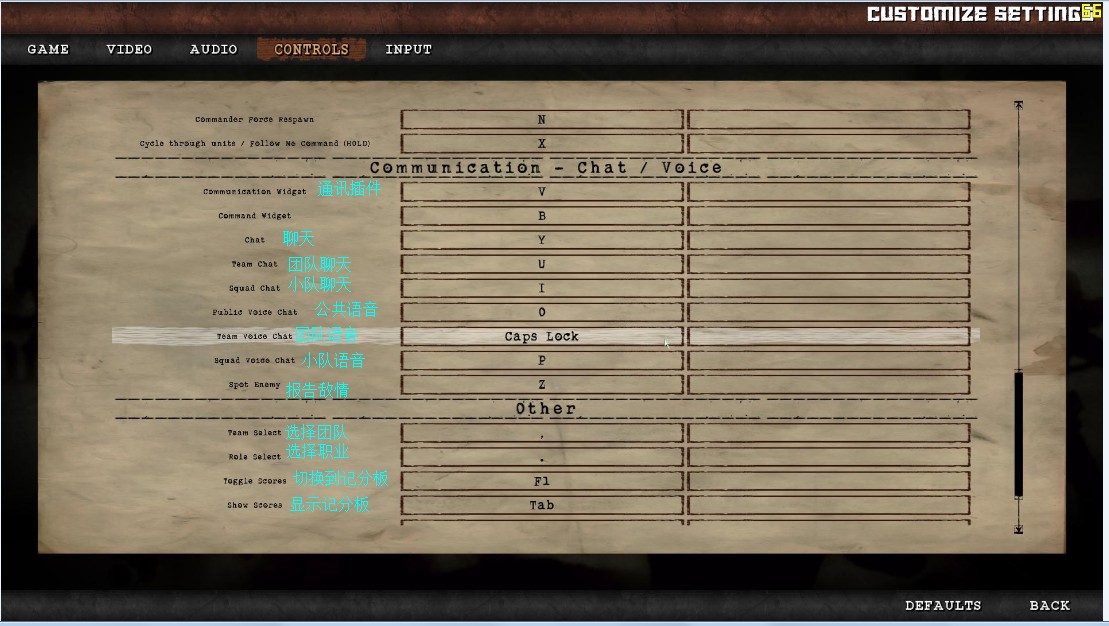Edit Squad Chat key binding I
The height and width of the screenshot is (626, 1109).
click(x=542, y=288)
